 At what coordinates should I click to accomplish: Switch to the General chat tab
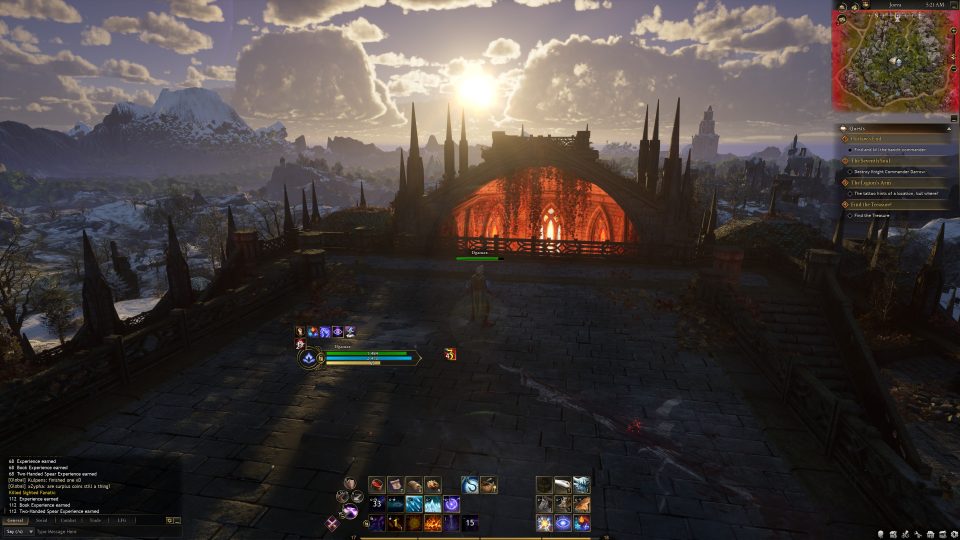click(x=15, y=520)
